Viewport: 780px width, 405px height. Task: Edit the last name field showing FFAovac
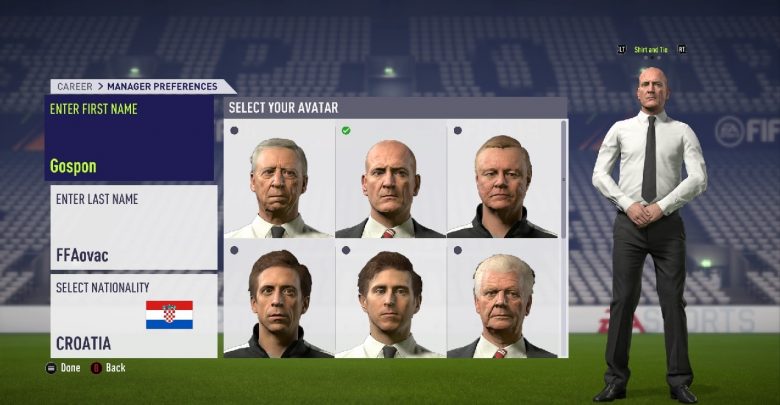click(x=134, y=227)
